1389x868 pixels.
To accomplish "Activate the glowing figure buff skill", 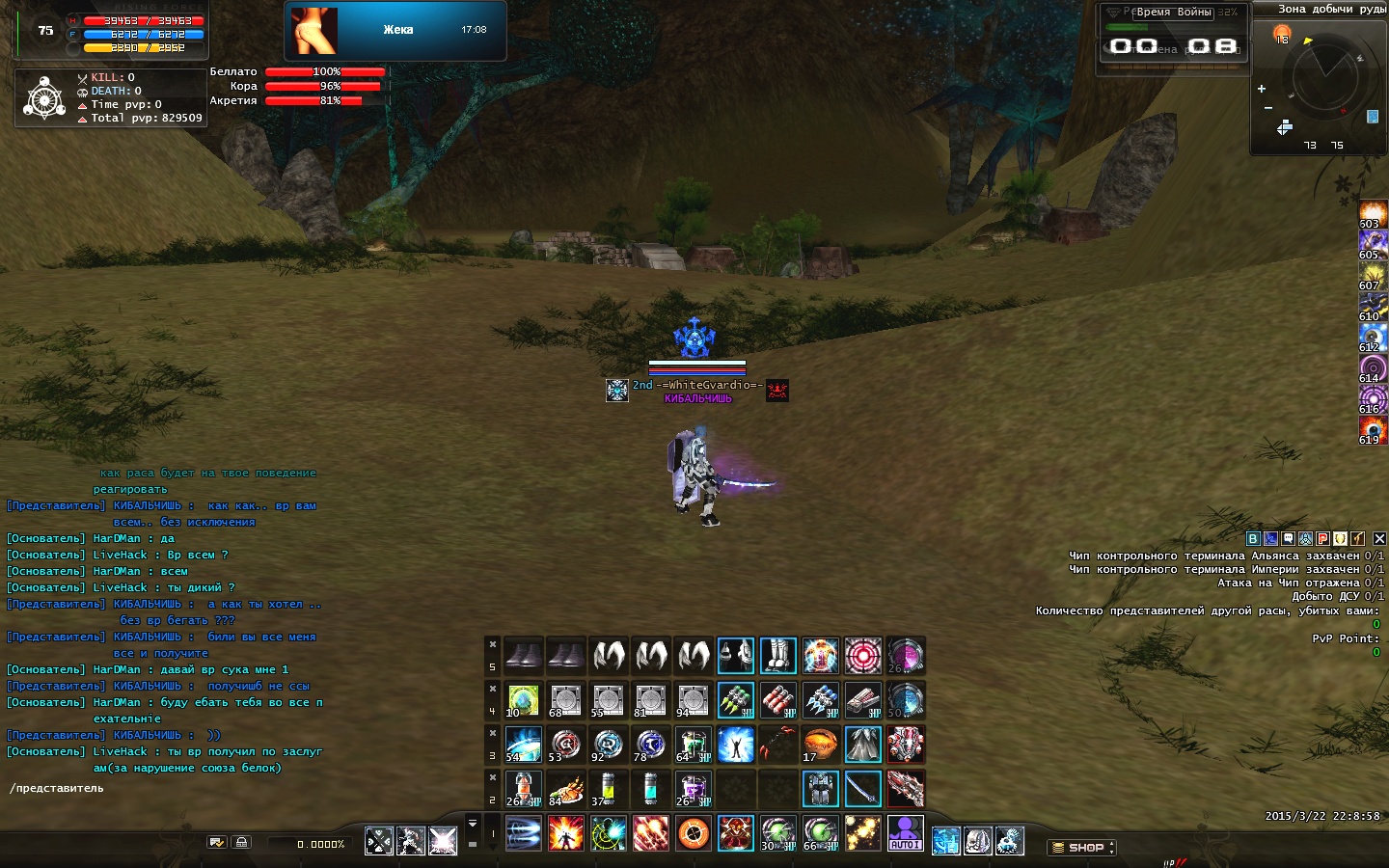I will tap(735, 745).
